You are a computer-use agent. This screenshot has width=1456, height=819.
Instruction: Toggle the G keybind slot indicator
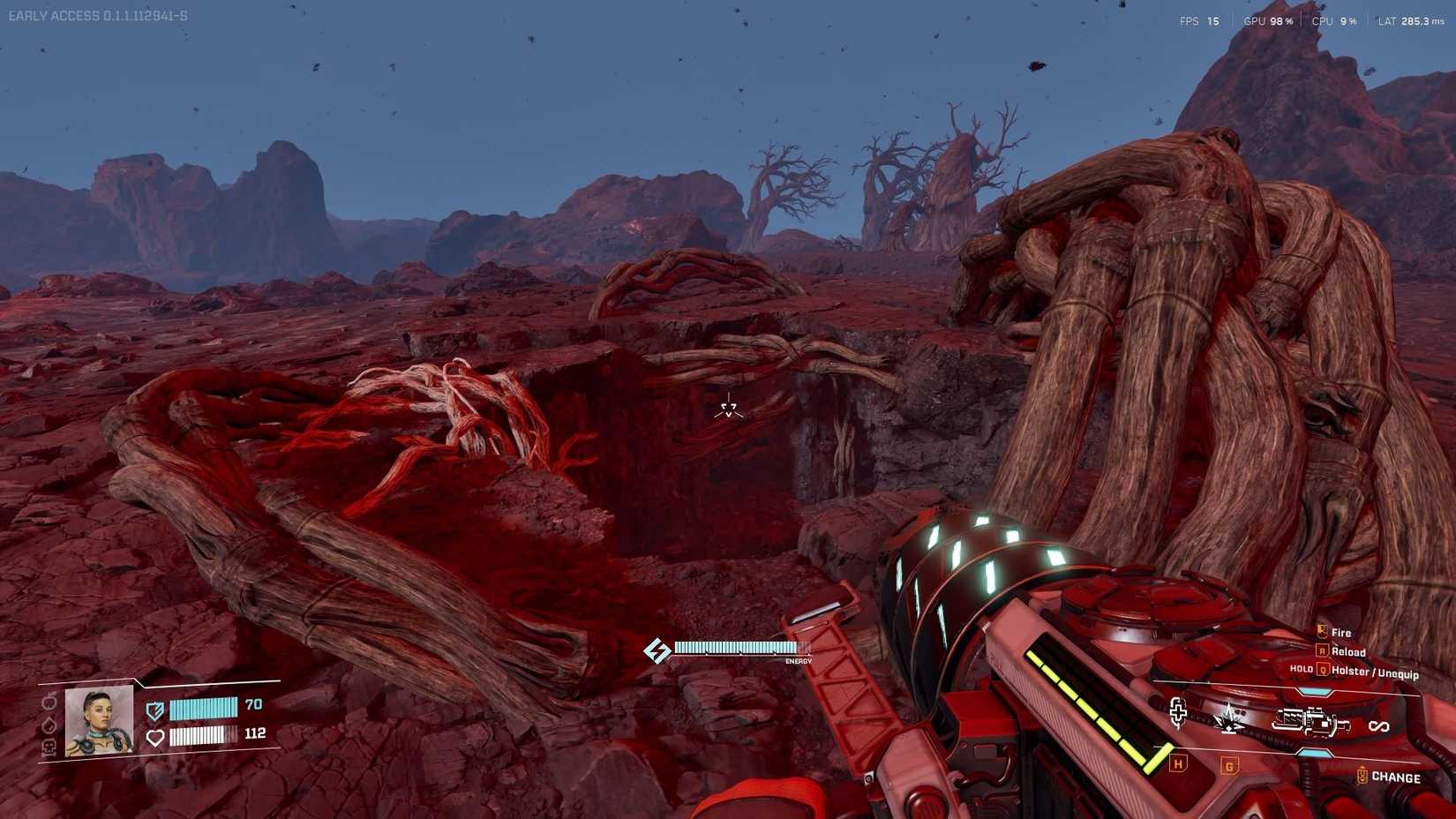point(1229,766)
